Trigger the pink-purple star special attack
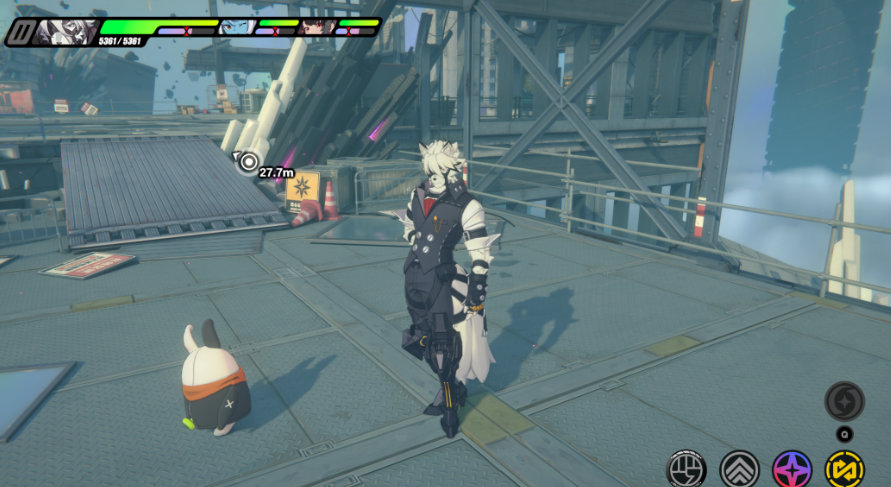The image size is (891, 487). (x=792, y=468)
